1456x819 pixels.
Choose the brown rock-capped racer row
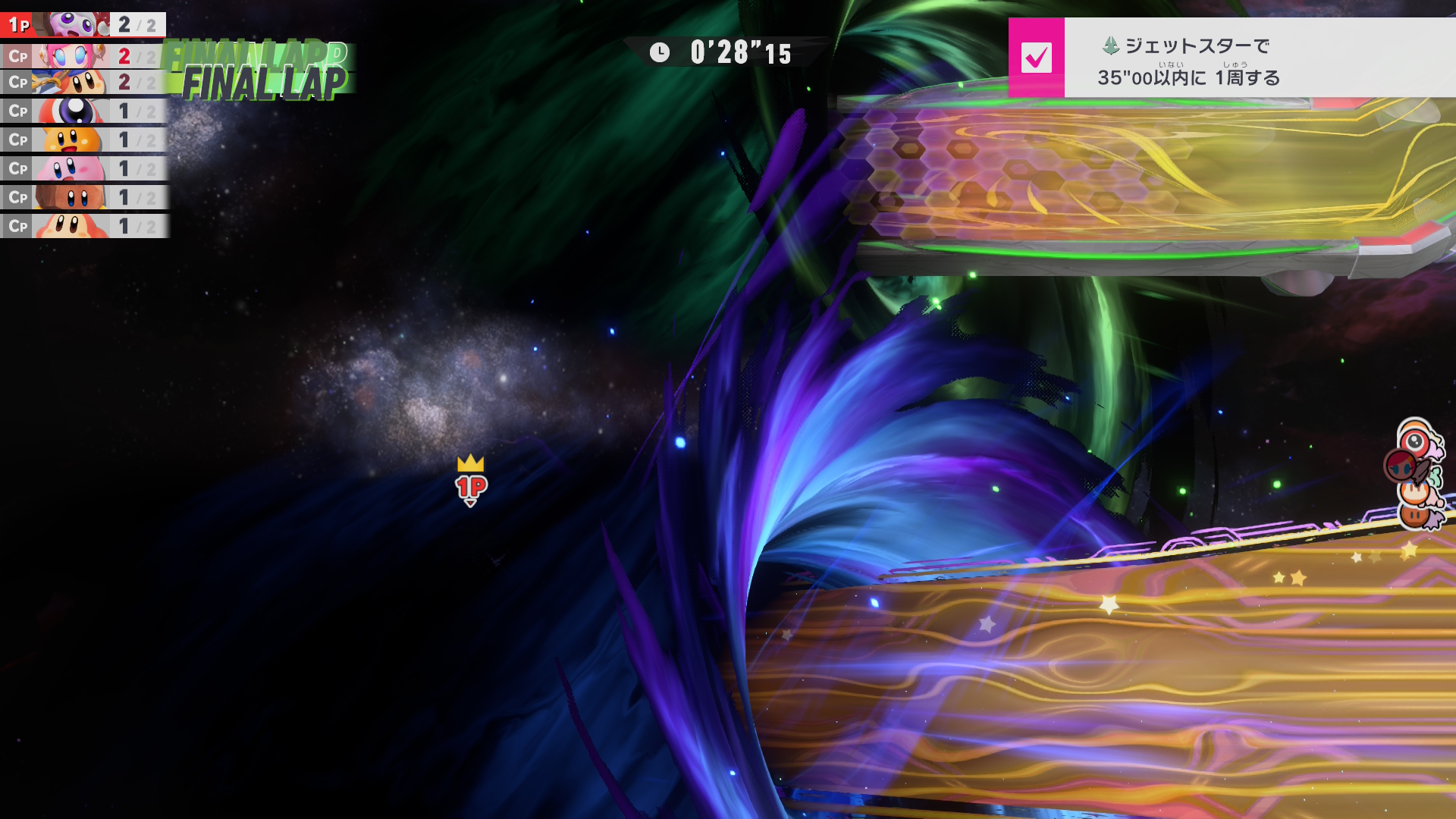click(83, 197)
